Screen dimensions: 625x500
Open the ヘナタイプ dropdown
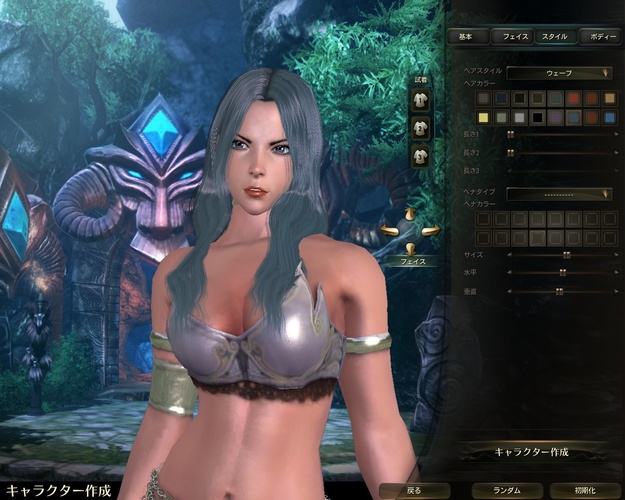coord(559,193)
